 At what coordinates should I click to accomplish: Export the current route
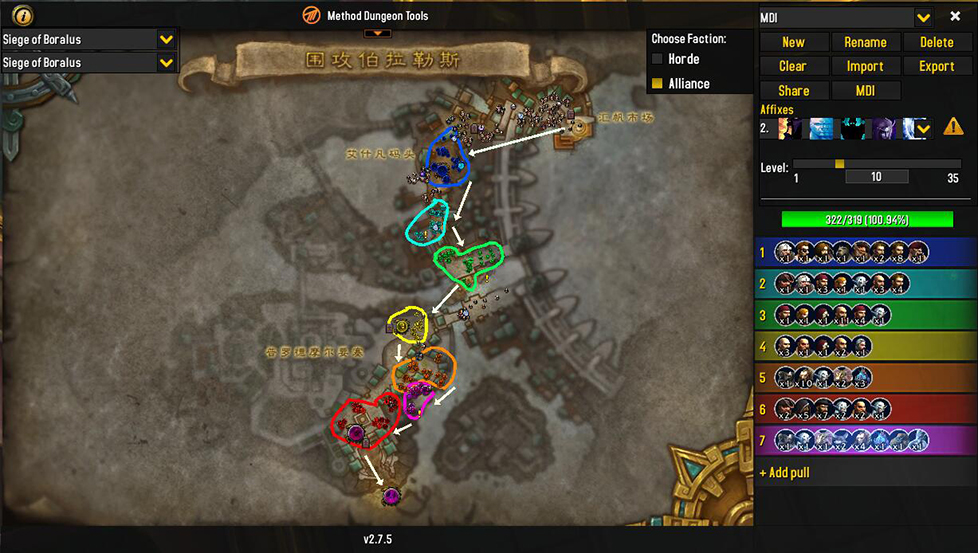tap(936, 66)
